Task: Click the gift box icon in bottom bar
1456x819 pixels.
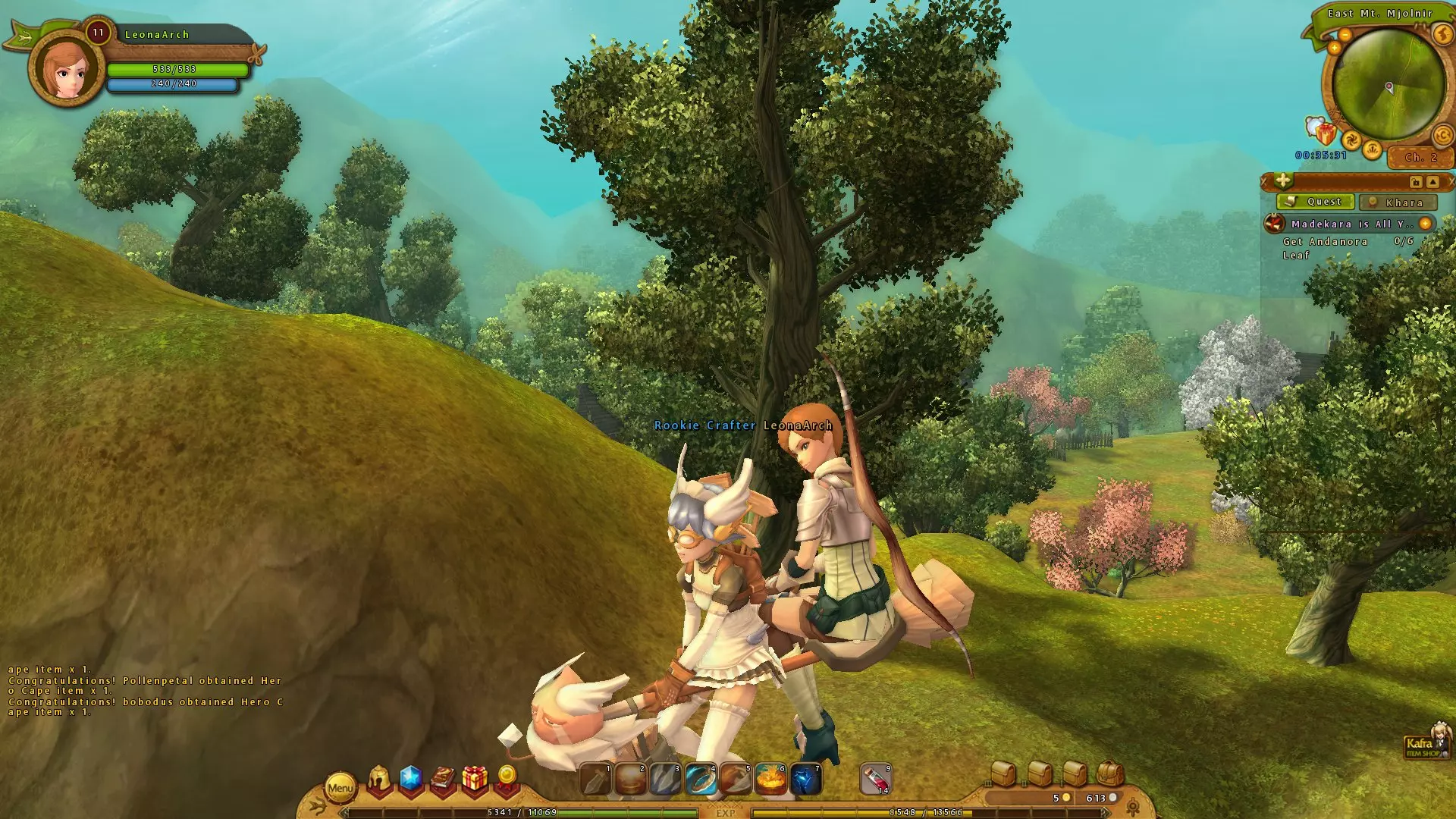Action: 475,779
